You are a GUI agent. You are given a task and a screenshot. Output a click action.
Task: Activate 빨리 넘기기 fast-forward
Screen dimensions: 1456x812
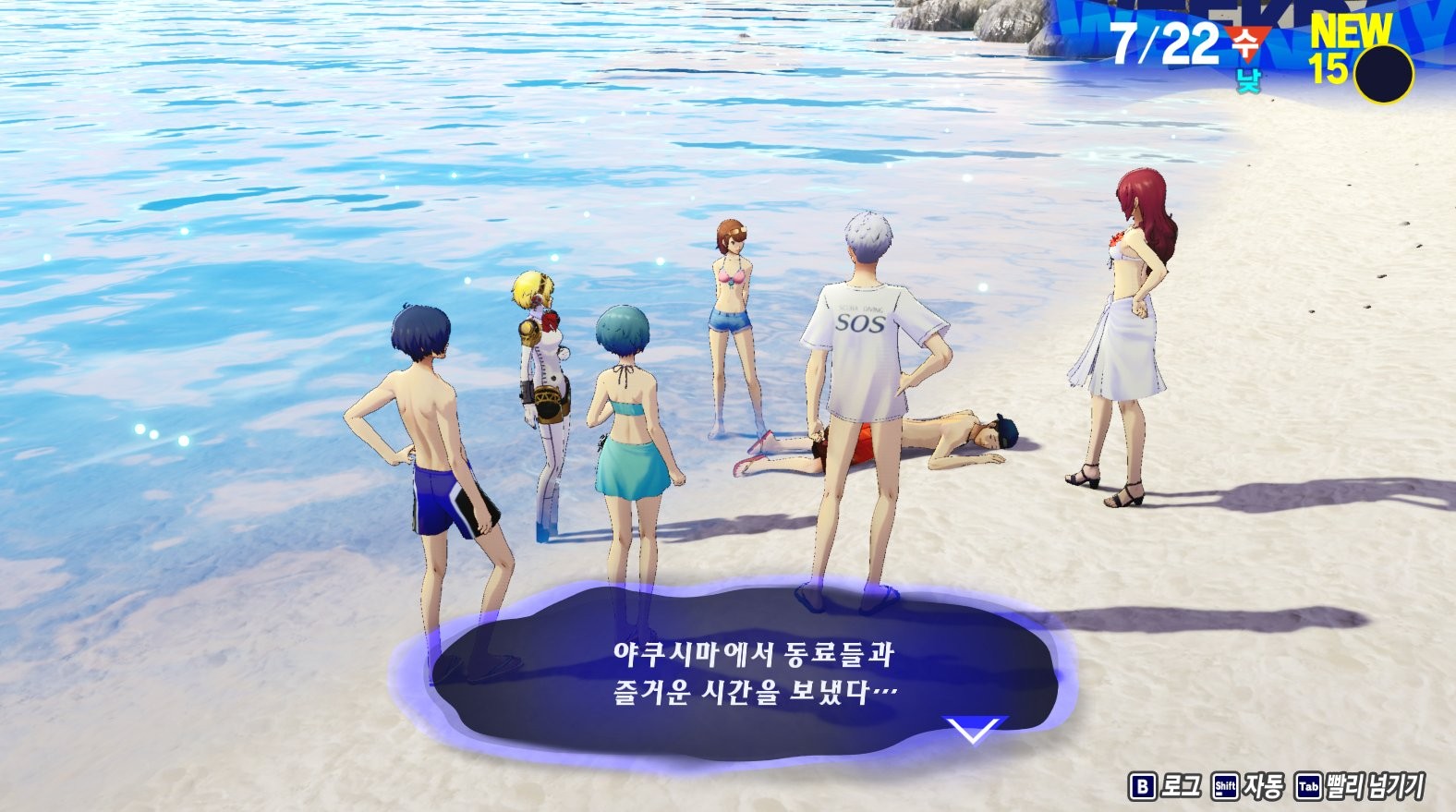pyautogui.click(x=1360, y=786)
